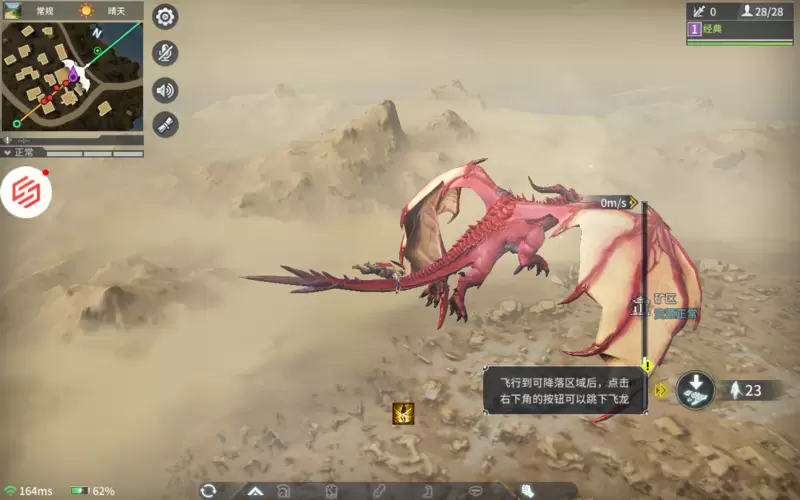
Task: Open the satellite signal marker button
Action: click(x=165, y=125)
